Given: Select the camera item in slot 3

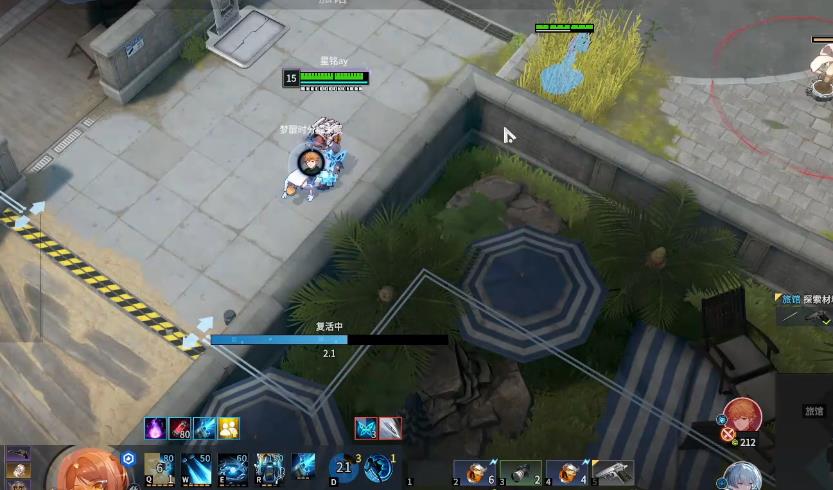Looking at the screenshot, I should (523, 472).
